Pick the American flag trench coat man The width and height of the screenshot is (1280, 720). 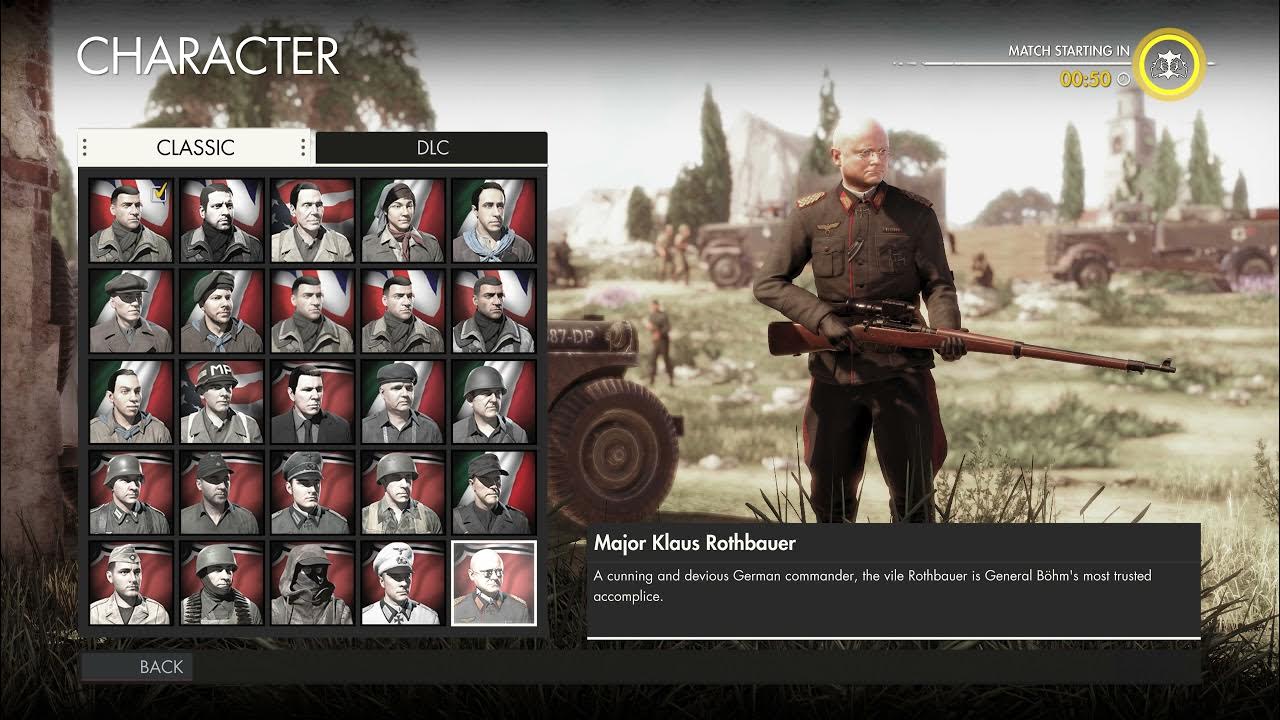(x=312, y=220)
